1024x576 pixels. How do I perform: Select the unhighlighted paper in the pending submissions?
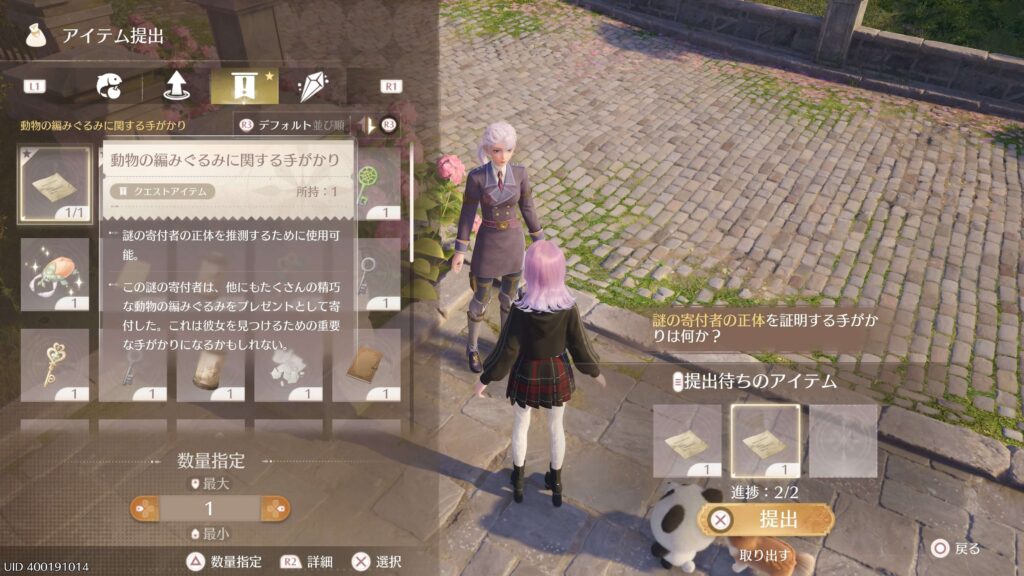(687, 440)
